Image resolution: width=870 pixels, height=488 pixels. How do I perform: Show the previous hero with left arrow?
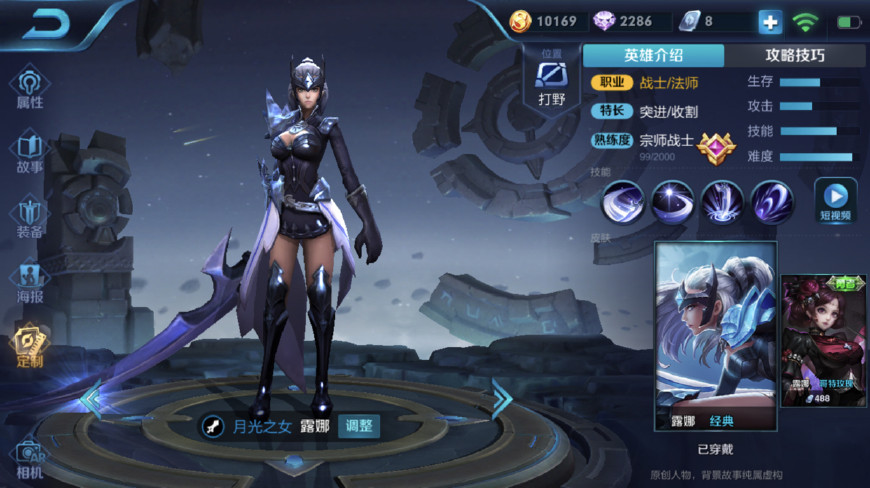[92, 400]
